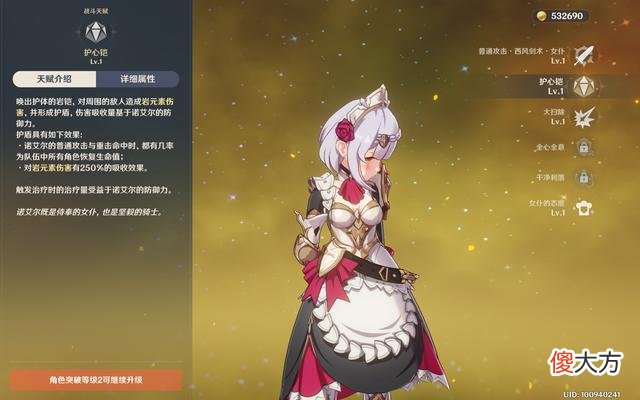
Task: Select the 普通攻击·西风剑术·女仆 sword talent
Action: [585, 54]
